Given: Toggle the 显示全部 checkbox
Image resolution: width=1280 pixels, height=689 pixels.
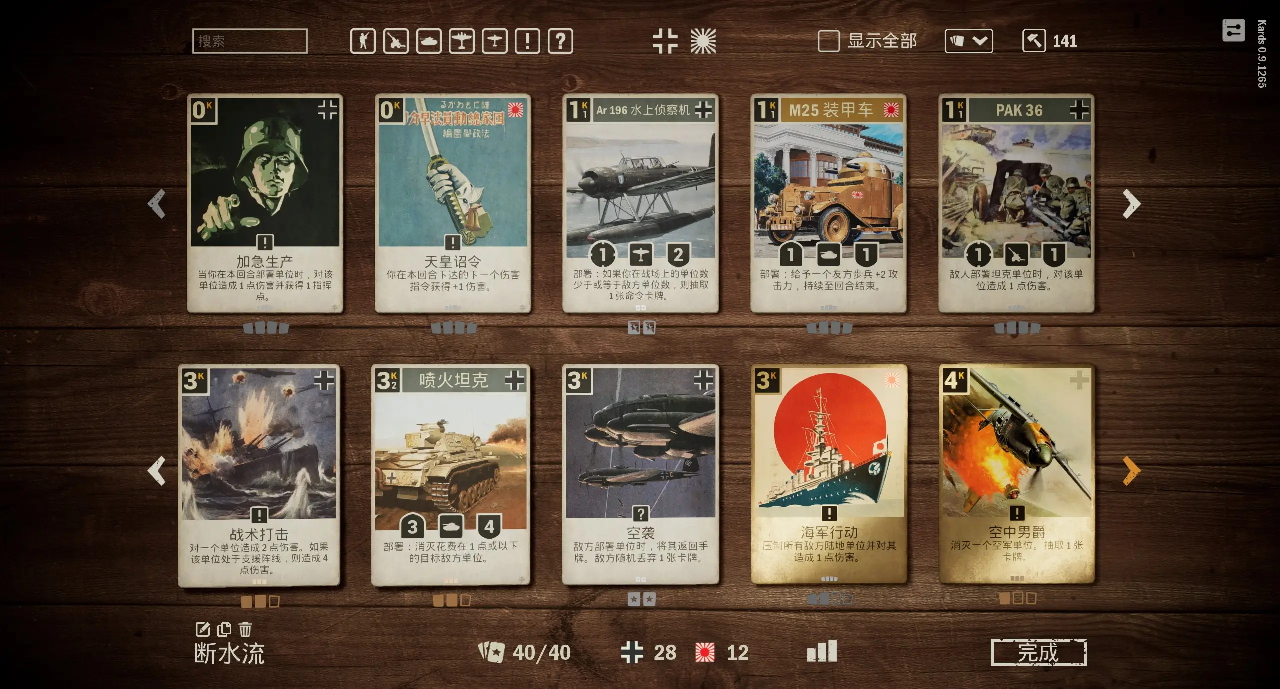Looking at the screenshot, I should click(x=829, y=41).
